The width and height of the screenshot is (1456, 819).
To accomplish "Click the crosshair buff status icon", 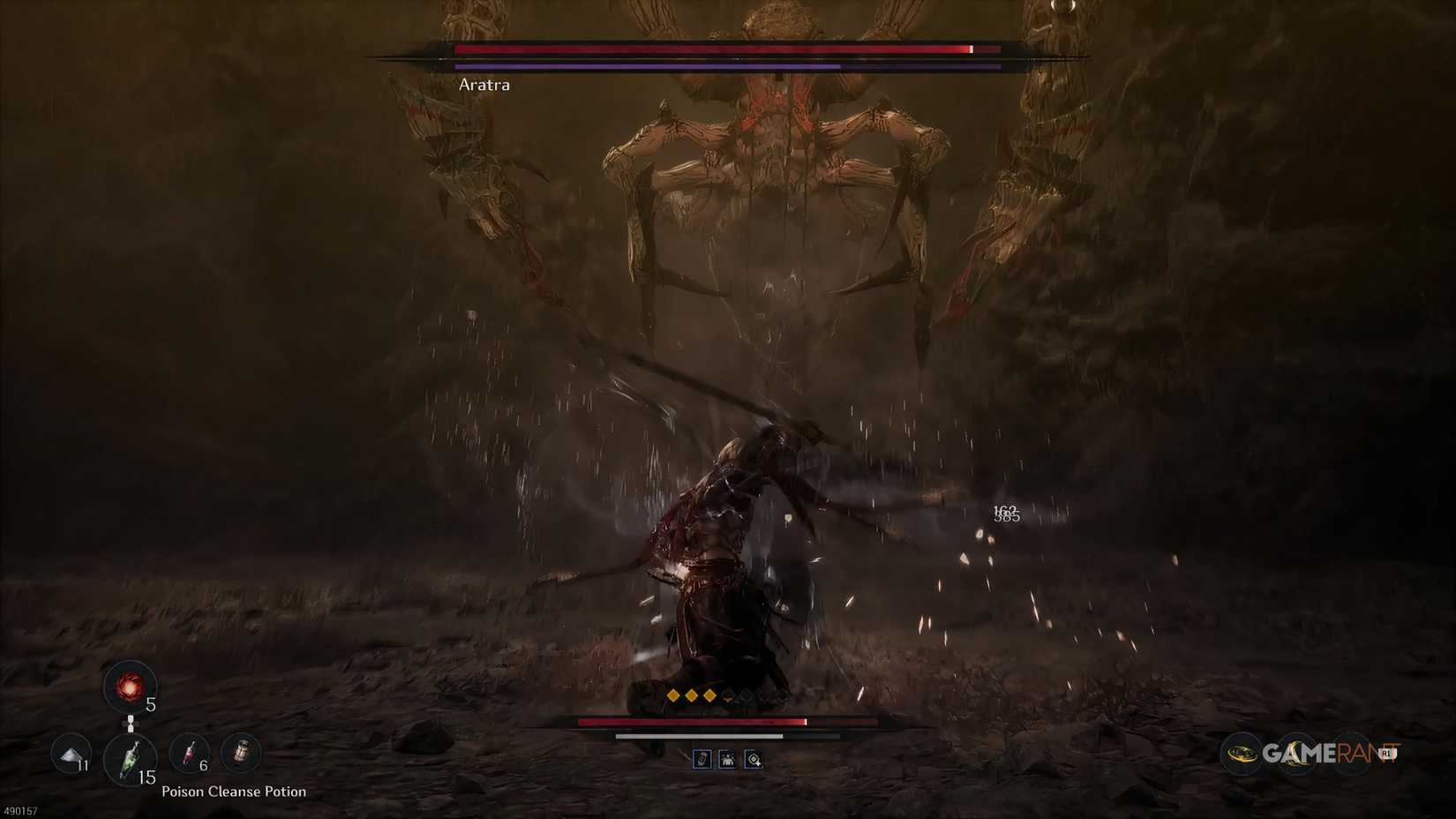I will 754,759.
